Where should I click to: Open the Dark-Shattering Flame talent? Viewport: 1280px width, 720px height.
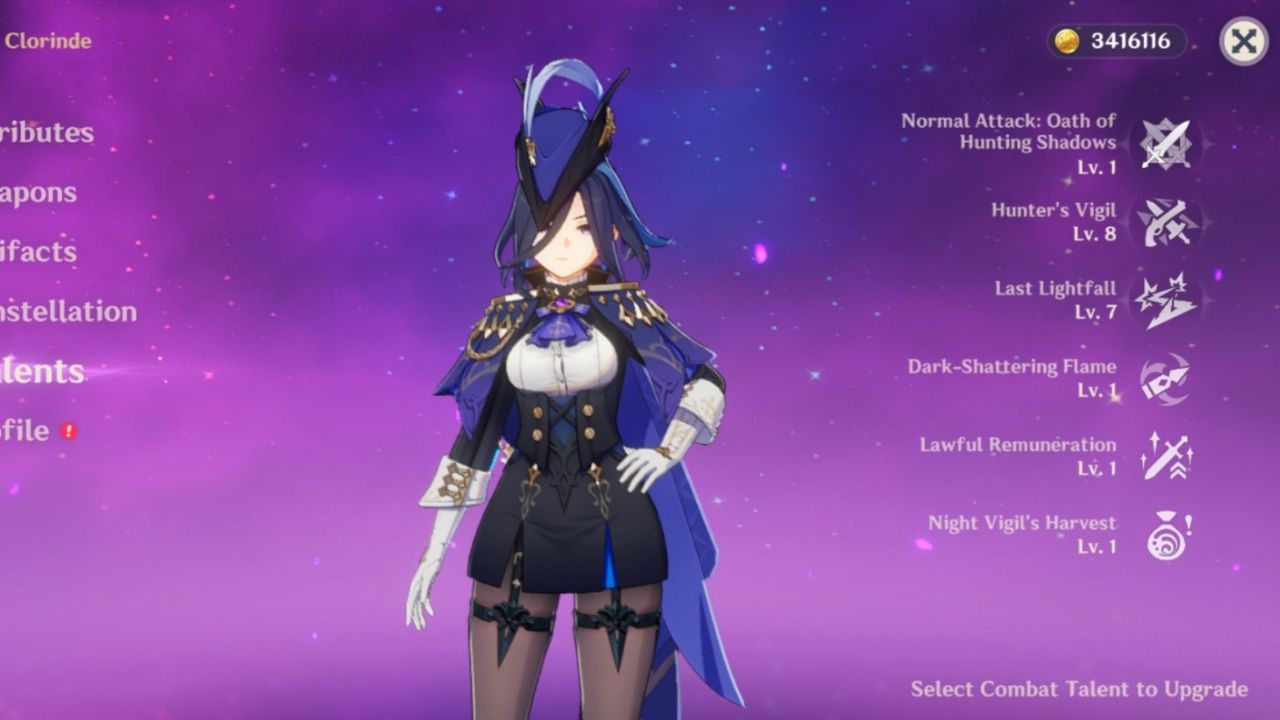click(x=1166, y=378)
